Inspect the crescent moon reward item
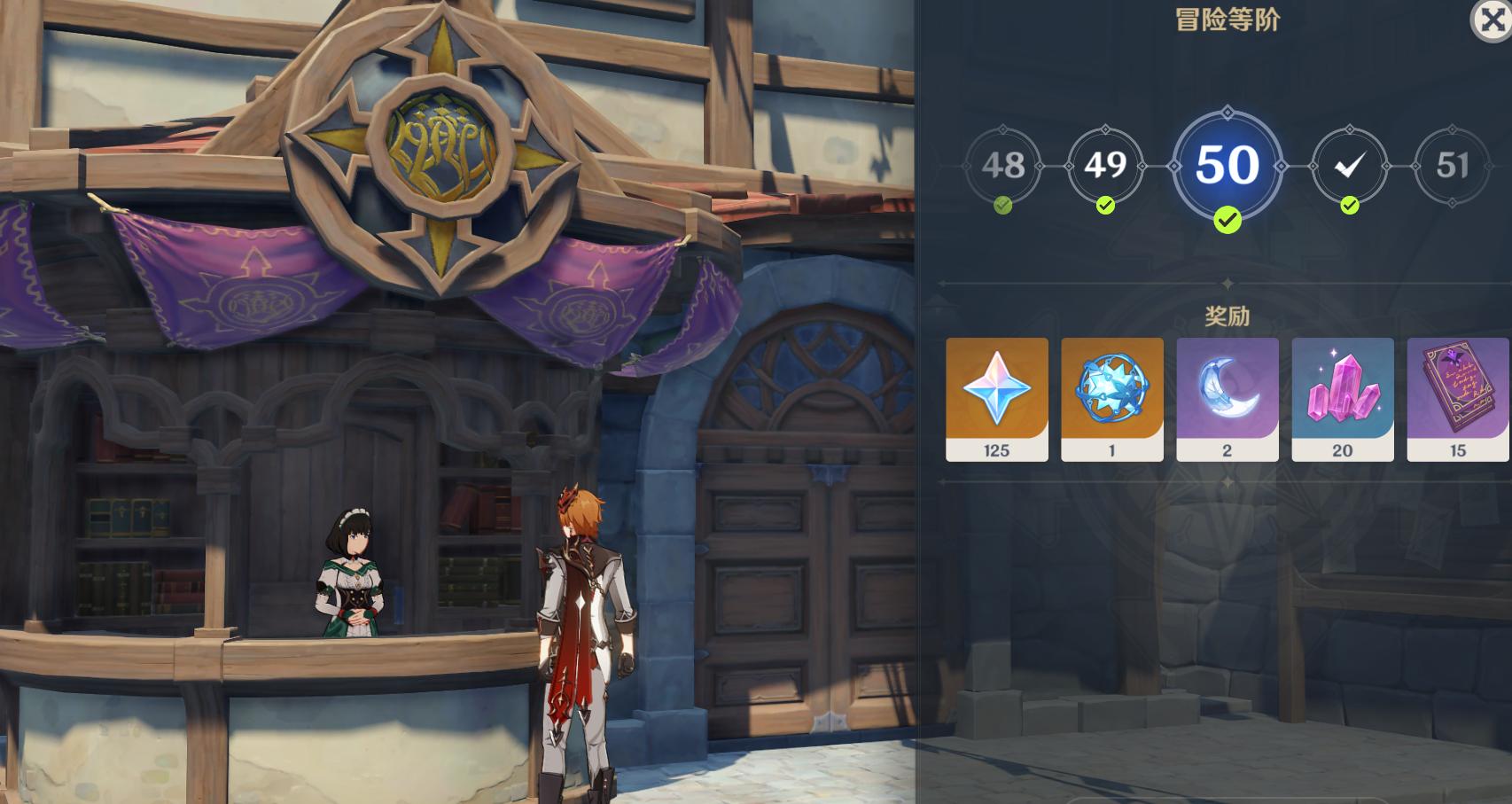Screen dimensions: 1512x804 click(1228, 399)
